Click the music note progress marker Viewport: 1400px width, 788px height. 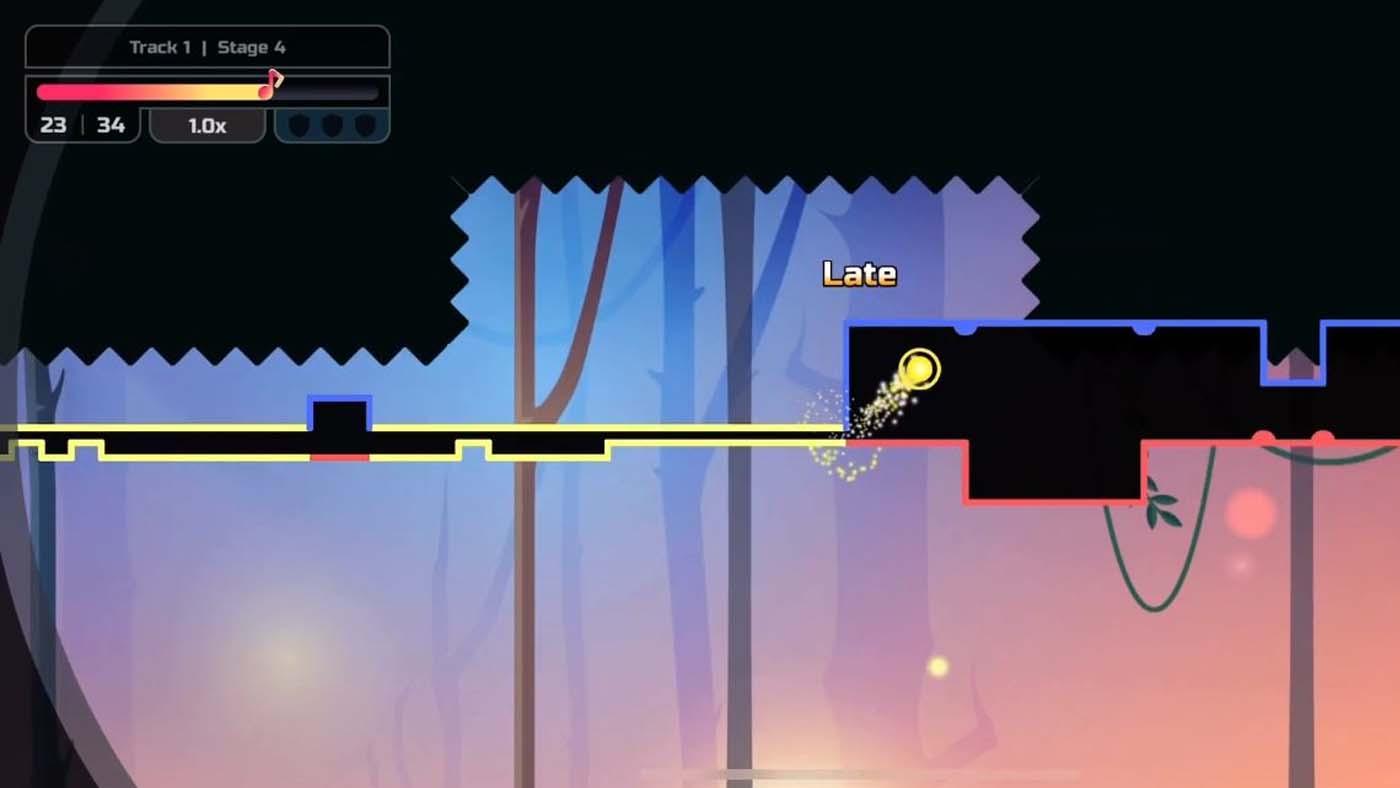click(268, 84)
